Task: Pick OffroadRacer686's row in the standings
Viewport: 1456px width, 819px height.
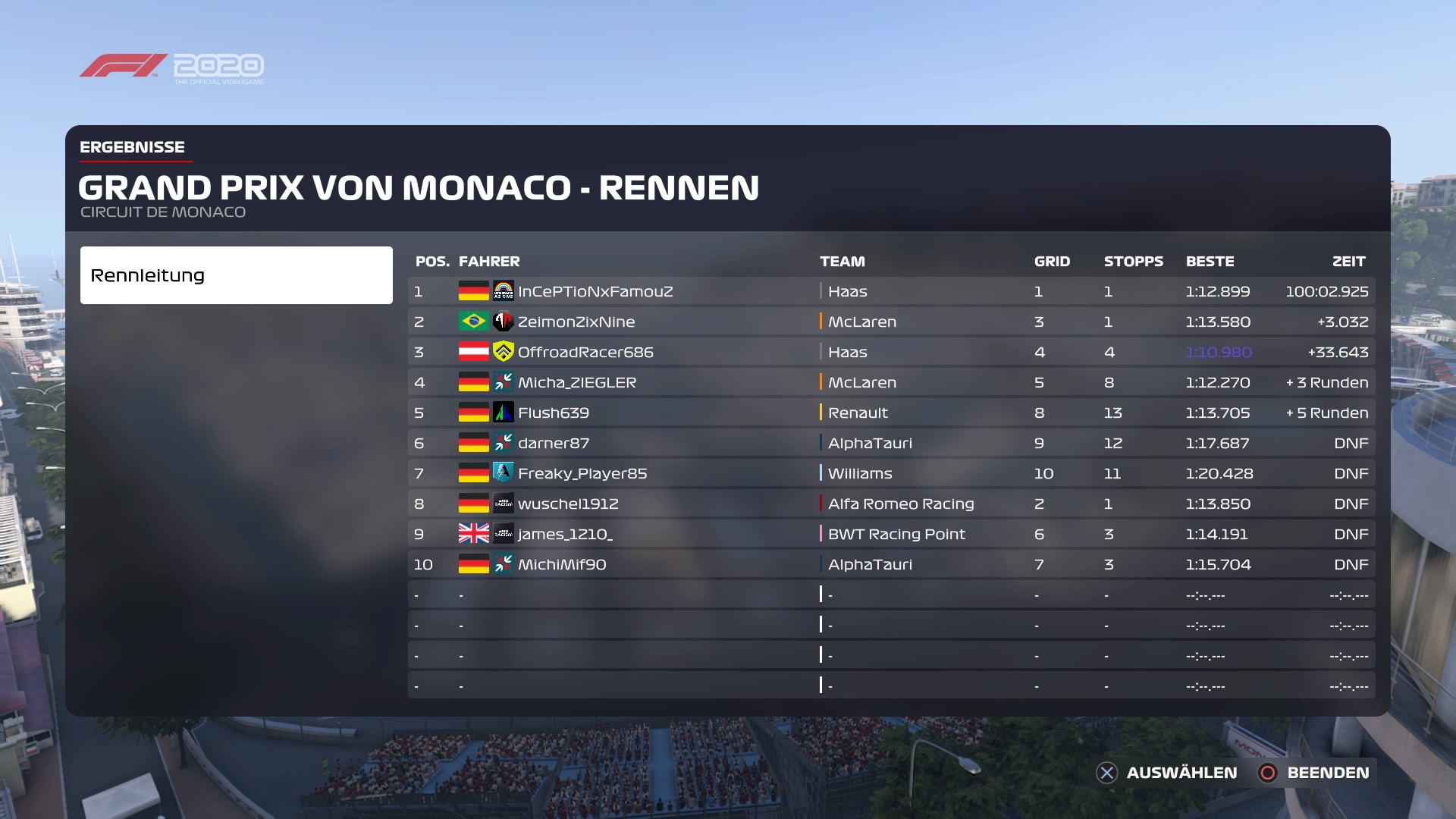Action: (x=585, y=352)
